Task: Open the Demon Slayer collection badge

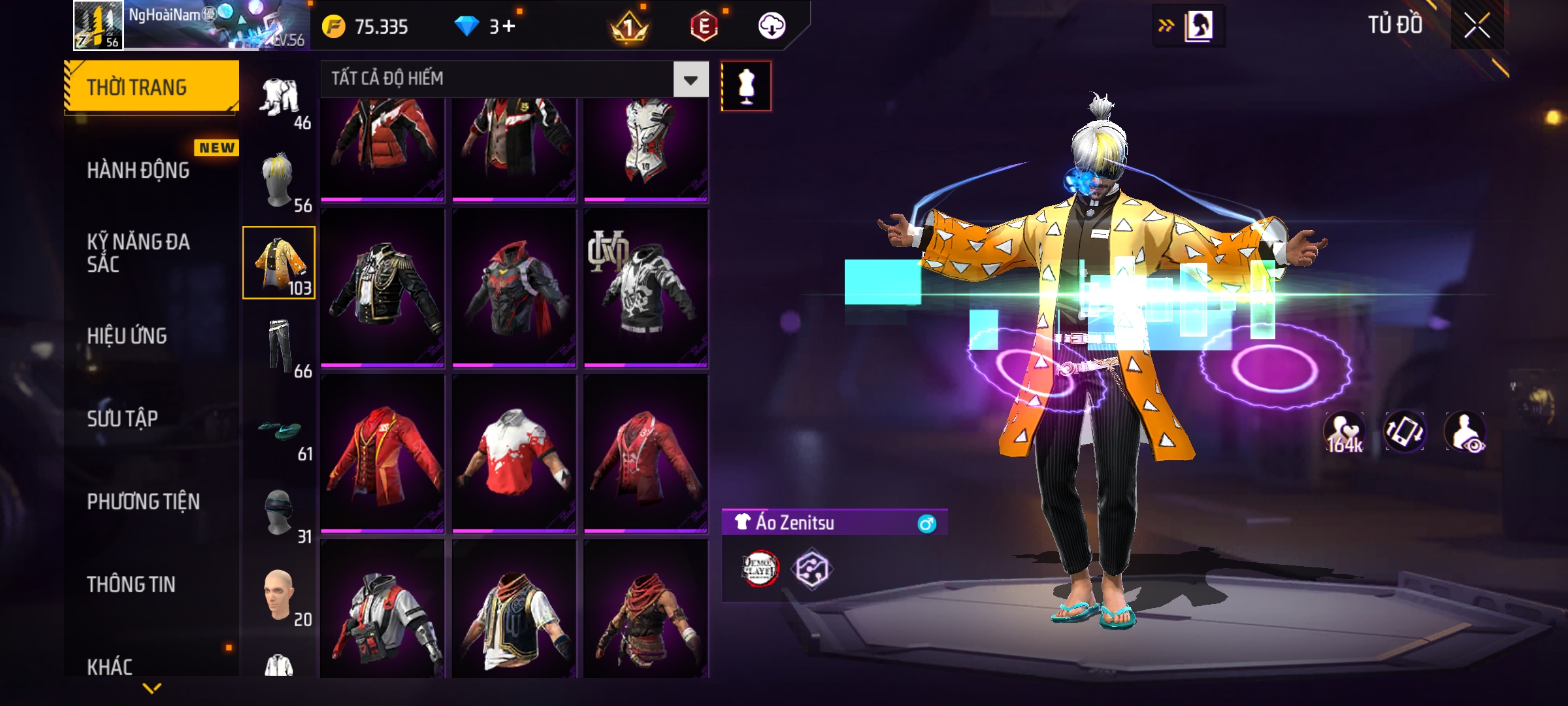Action: pyautogui.click(x=760, y=569)
